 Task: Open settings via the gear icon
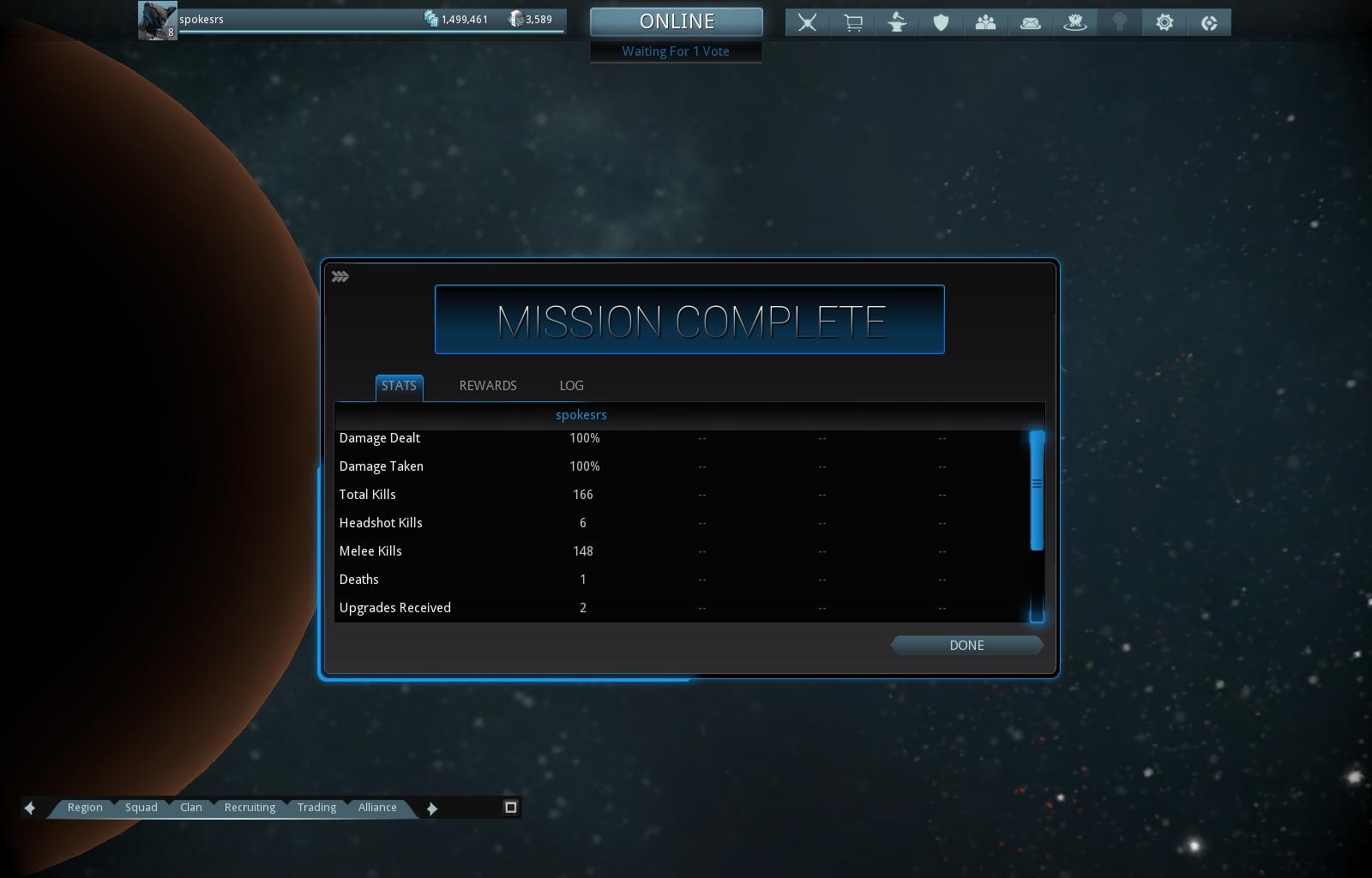pos(1164,22)
